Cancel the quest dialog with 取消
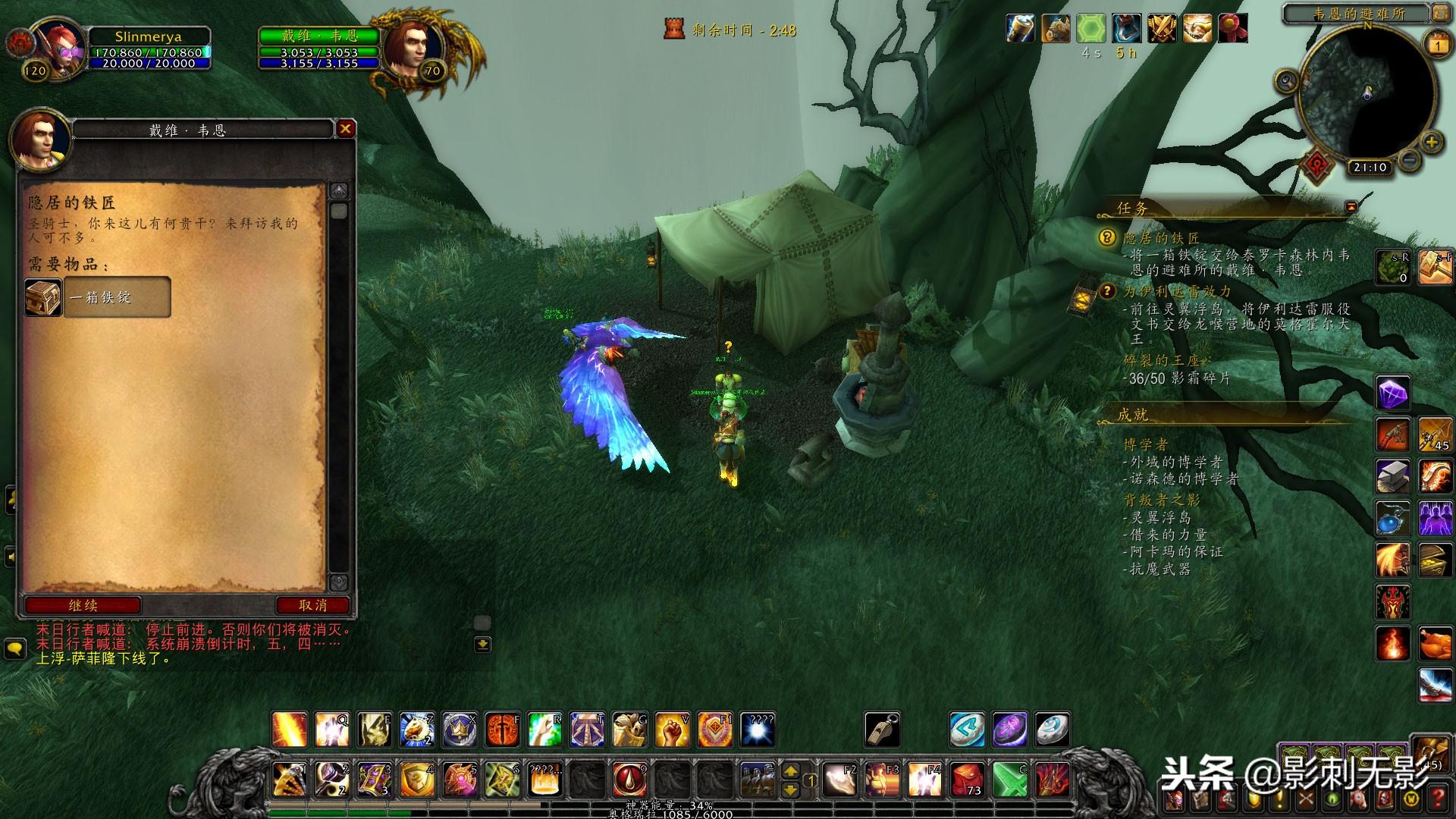Screen dimensions: 1456x819 pyautogui.click(x=312, y=605)
